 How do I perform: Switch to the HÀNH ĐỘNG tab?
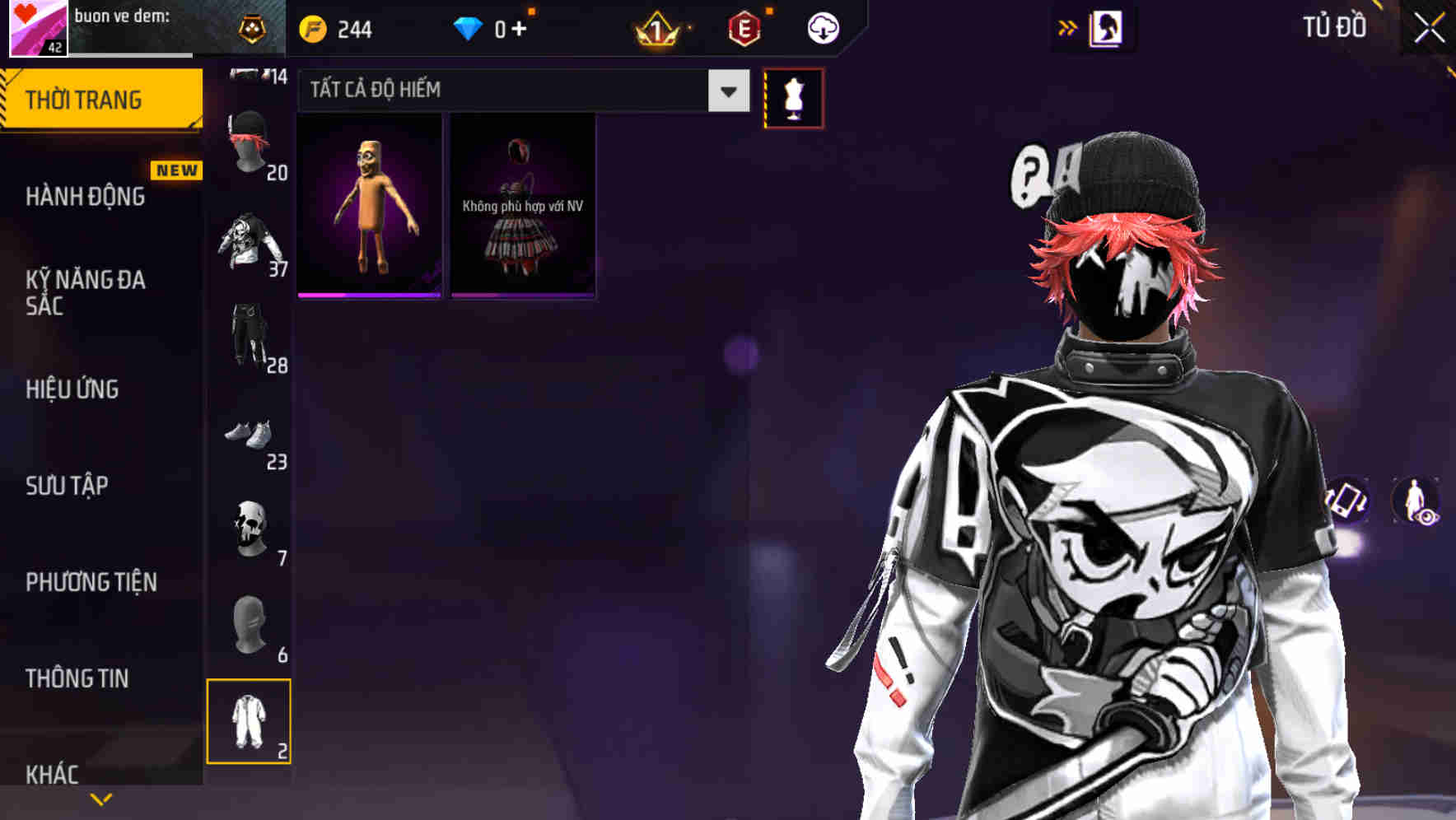tap(85, 196)
